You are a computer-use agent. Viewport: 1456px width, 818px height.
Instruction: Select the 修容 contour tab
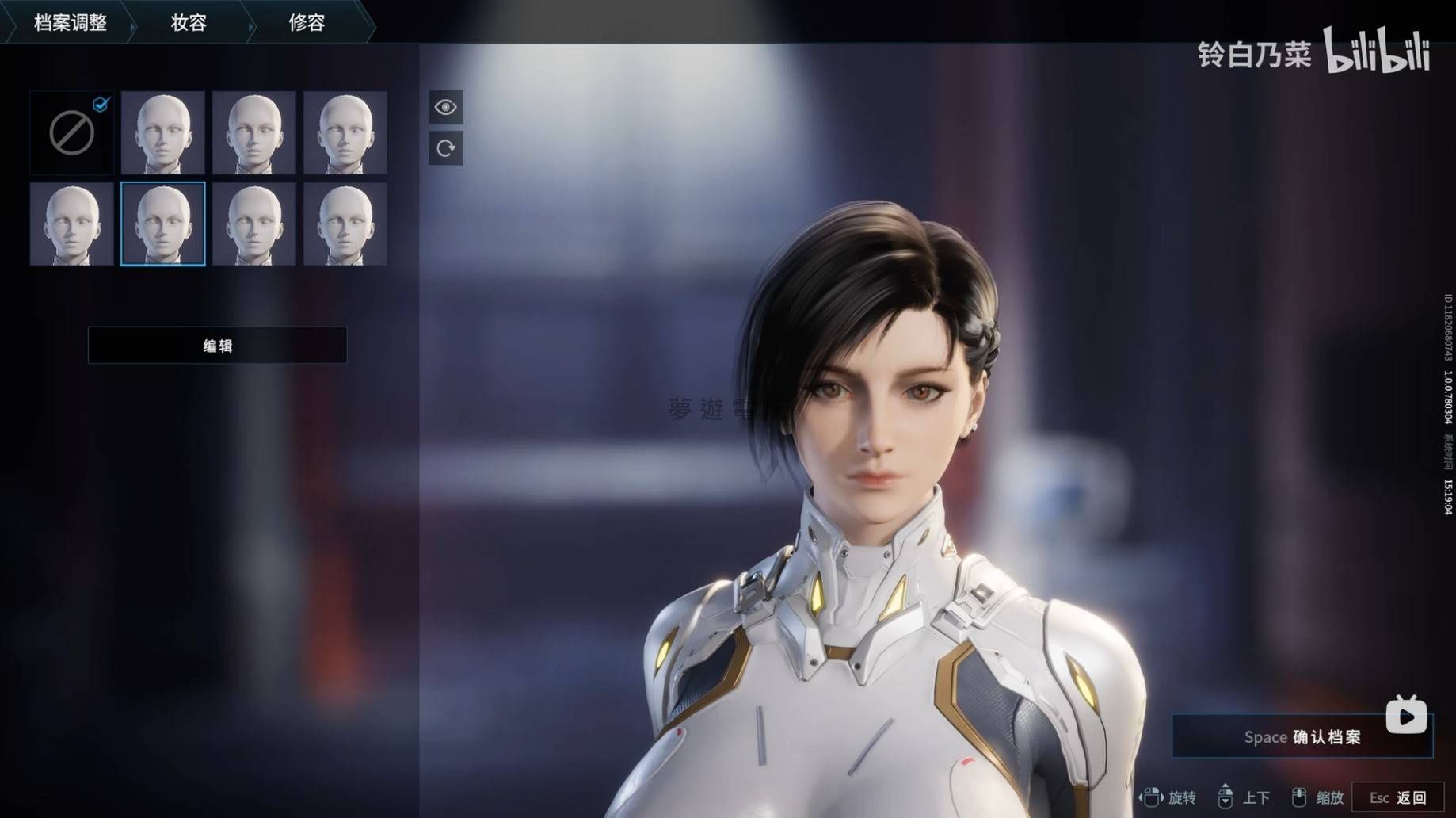click(307, 22)
